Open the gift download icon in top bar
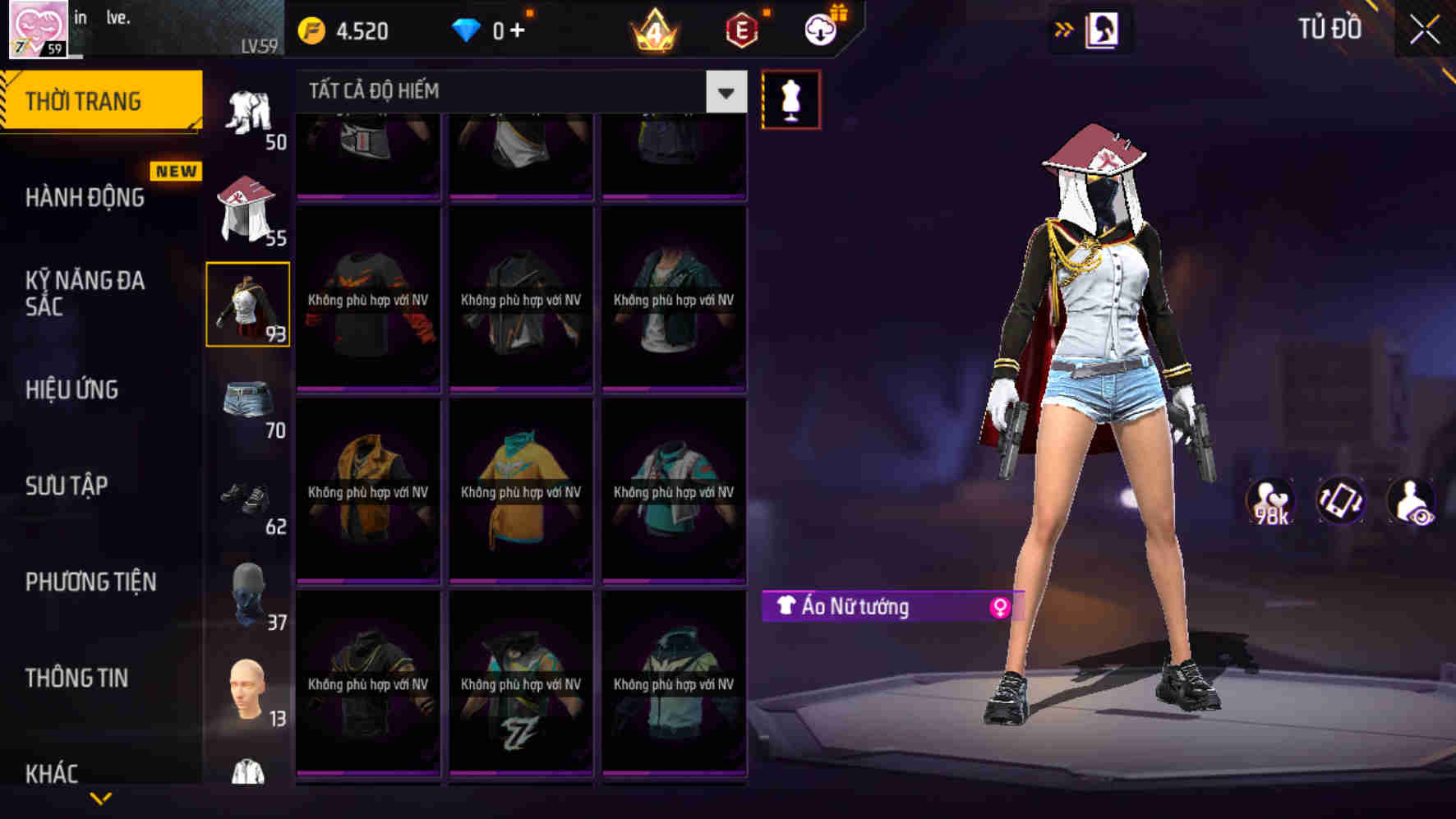 point(821,30)
